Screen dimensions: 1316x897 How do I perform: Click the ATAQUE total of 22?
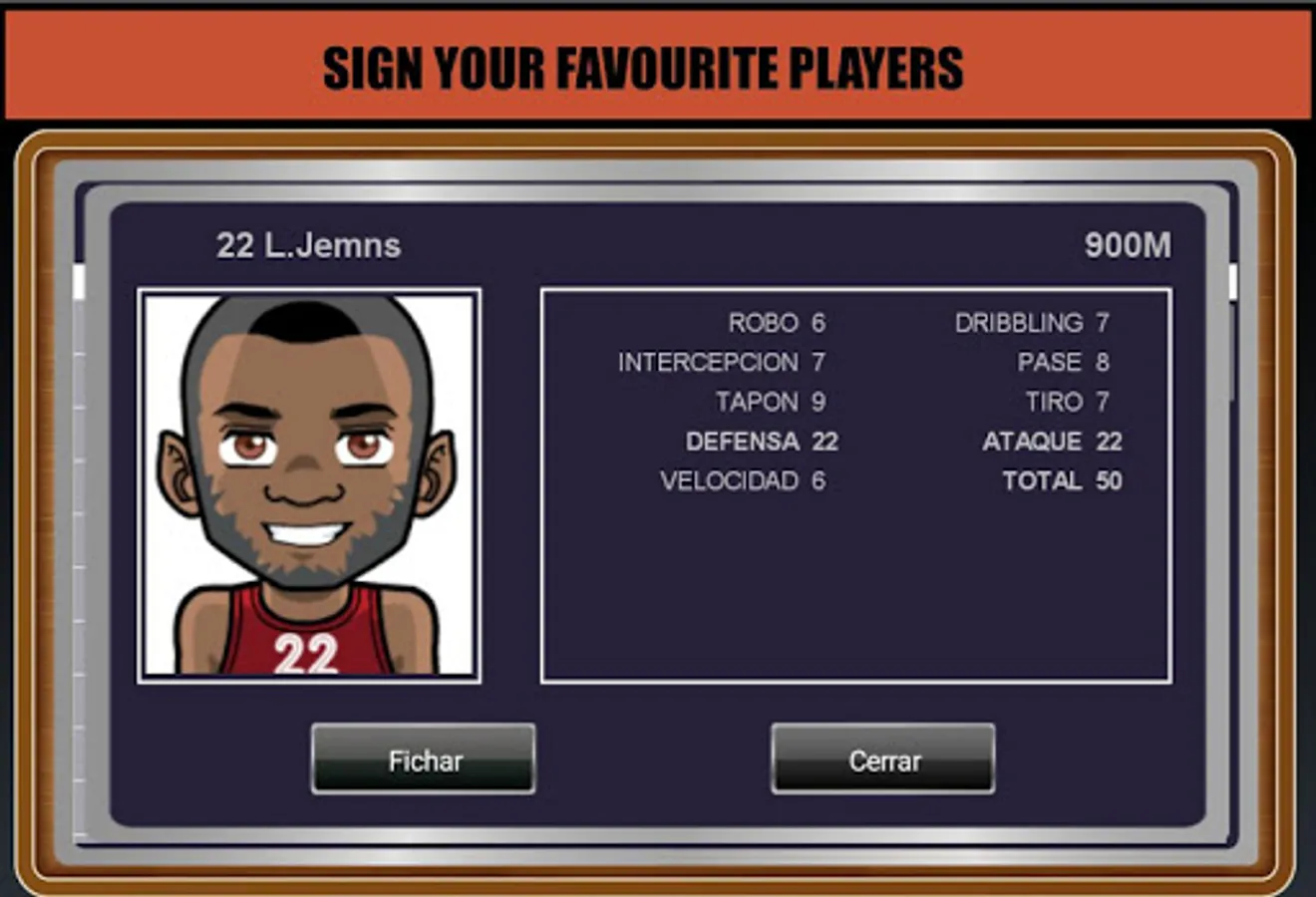pyautogui.click(x=1052, y=442)
